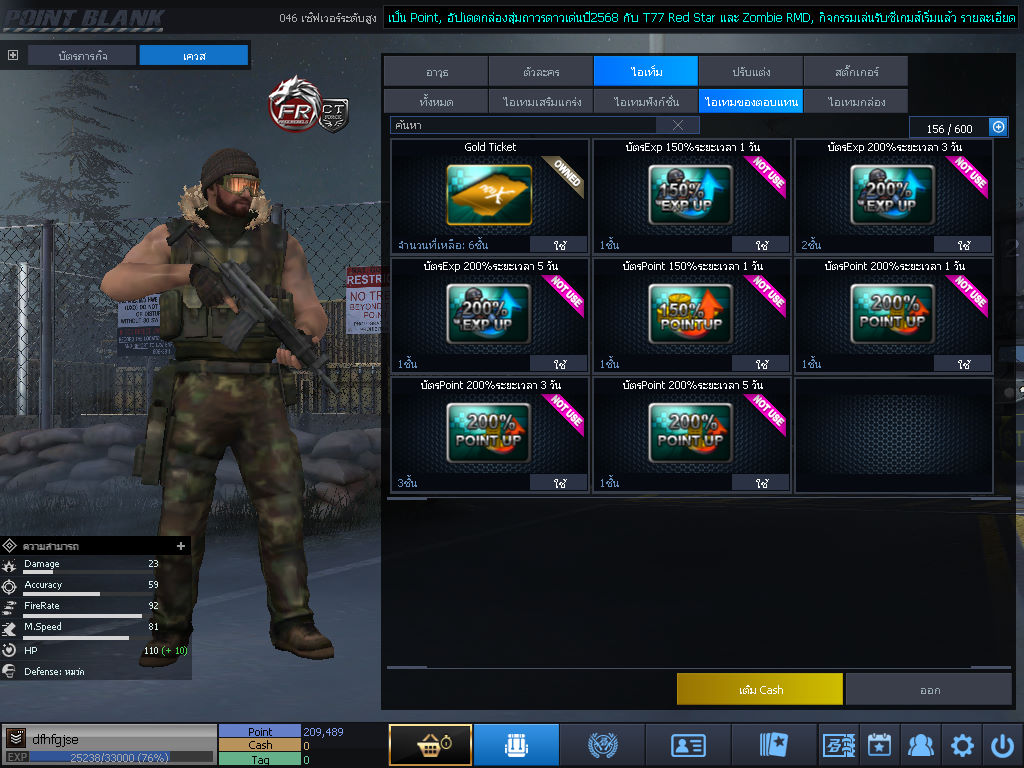The width and height of the screenshot is (1024, 768).
Task: Switch to the บัตรภารกิจ mission card tab
Action: tap(82, 56)
